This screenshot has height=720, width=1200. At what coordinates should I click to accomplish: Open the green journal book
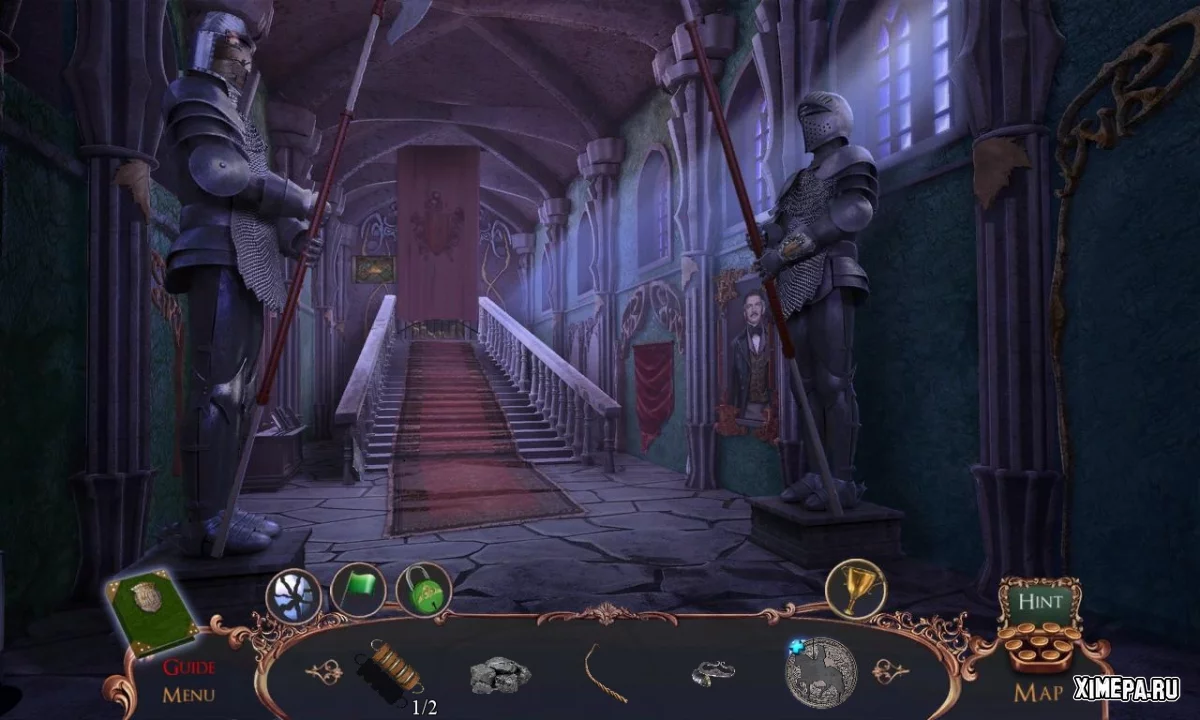click(x=151, y=610)
